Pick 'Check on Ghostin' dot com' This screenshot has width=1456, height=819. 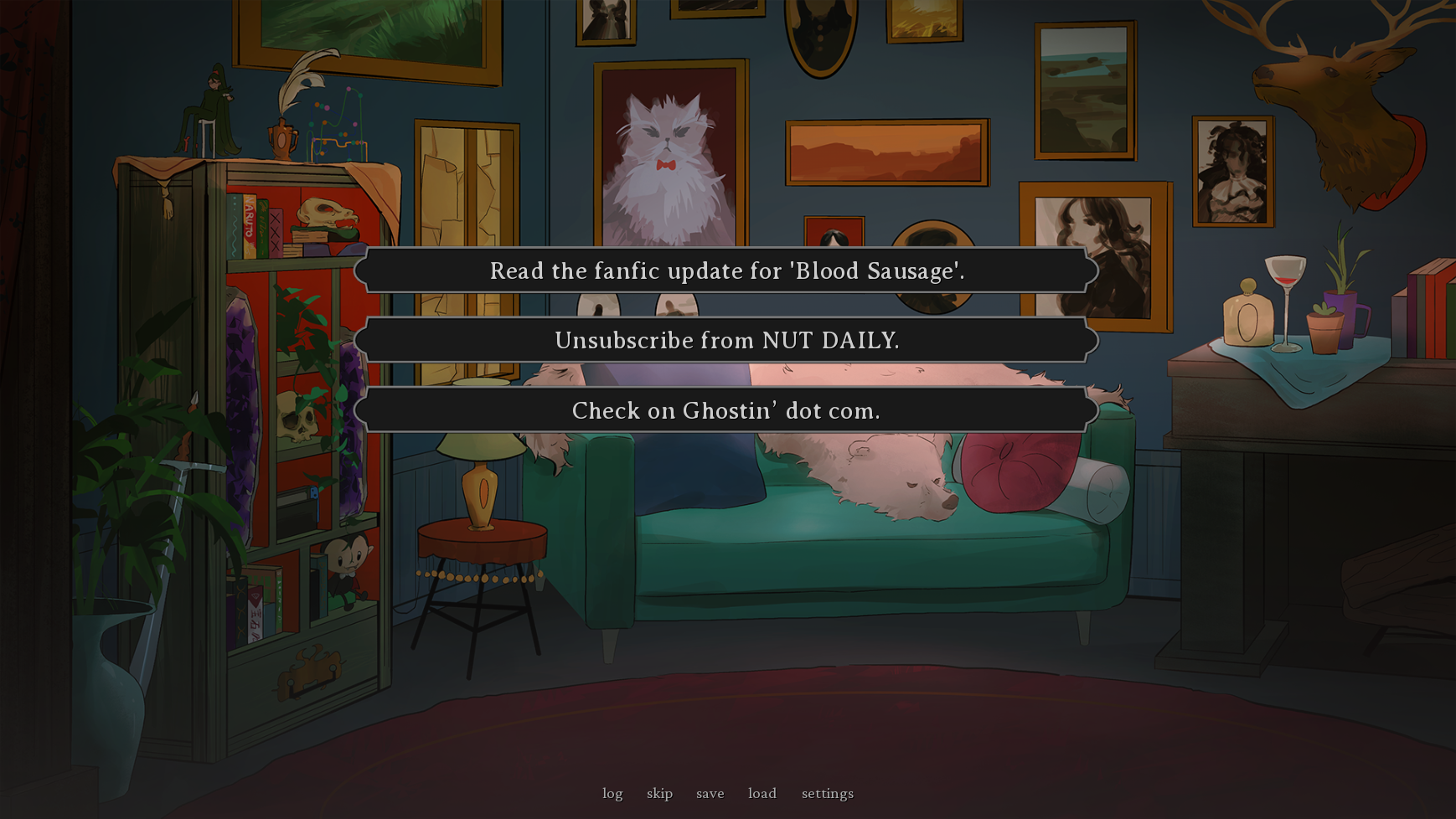point(727,410)
